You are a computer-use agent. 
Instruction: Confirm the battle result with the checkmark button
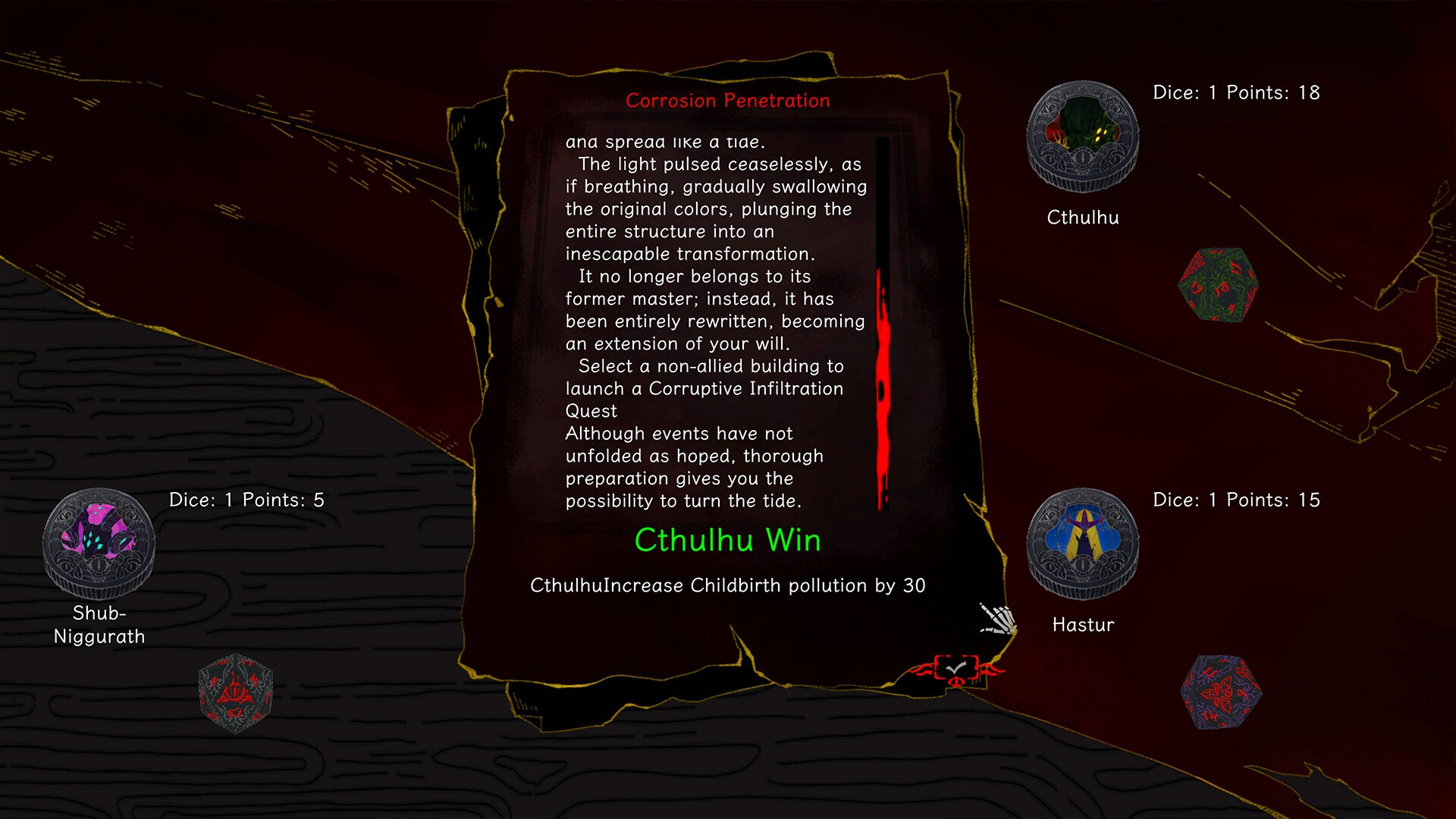(x=957, y=666)
